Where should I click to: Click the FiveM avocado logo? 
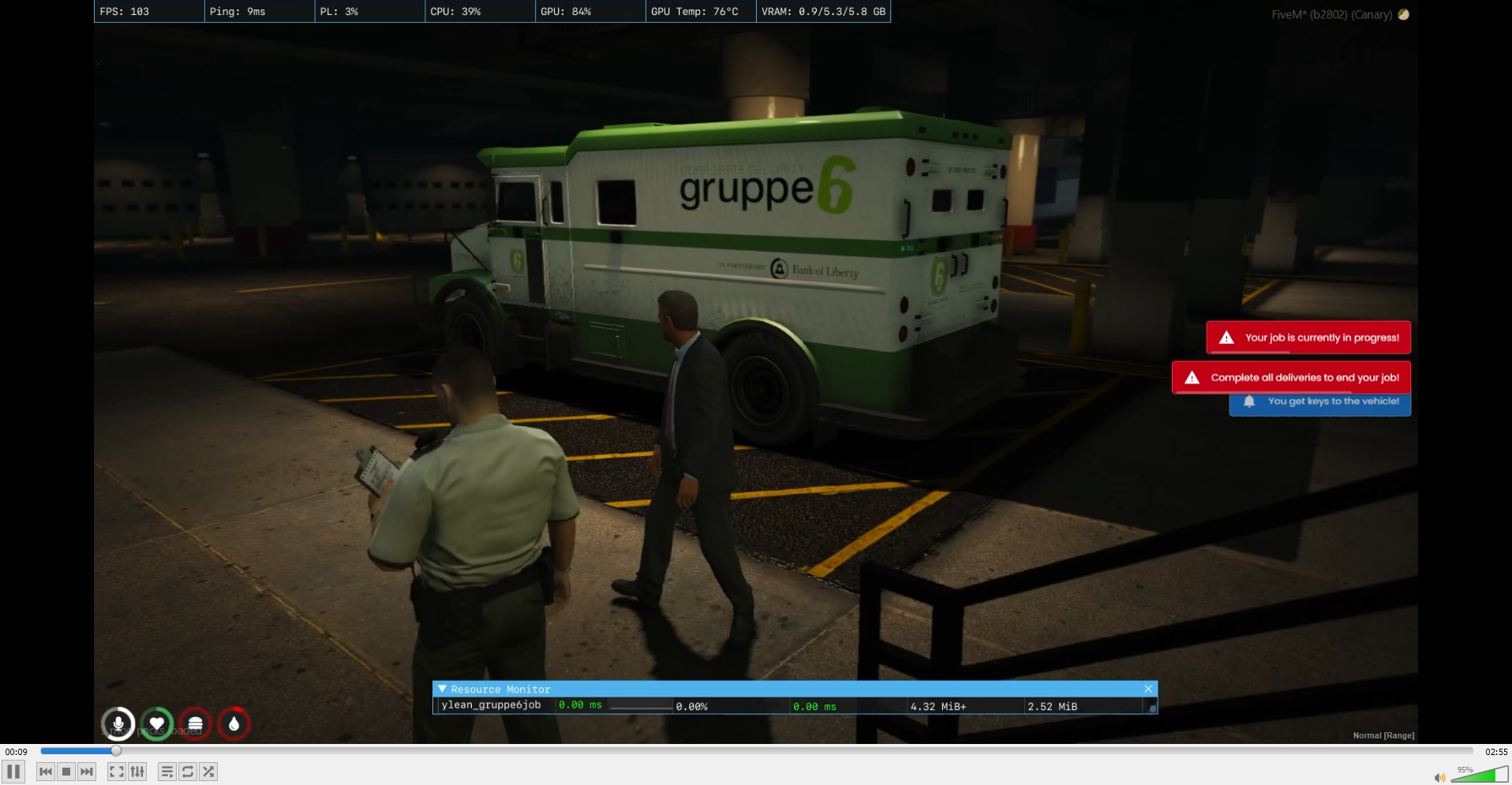(x=1405, y=14)
